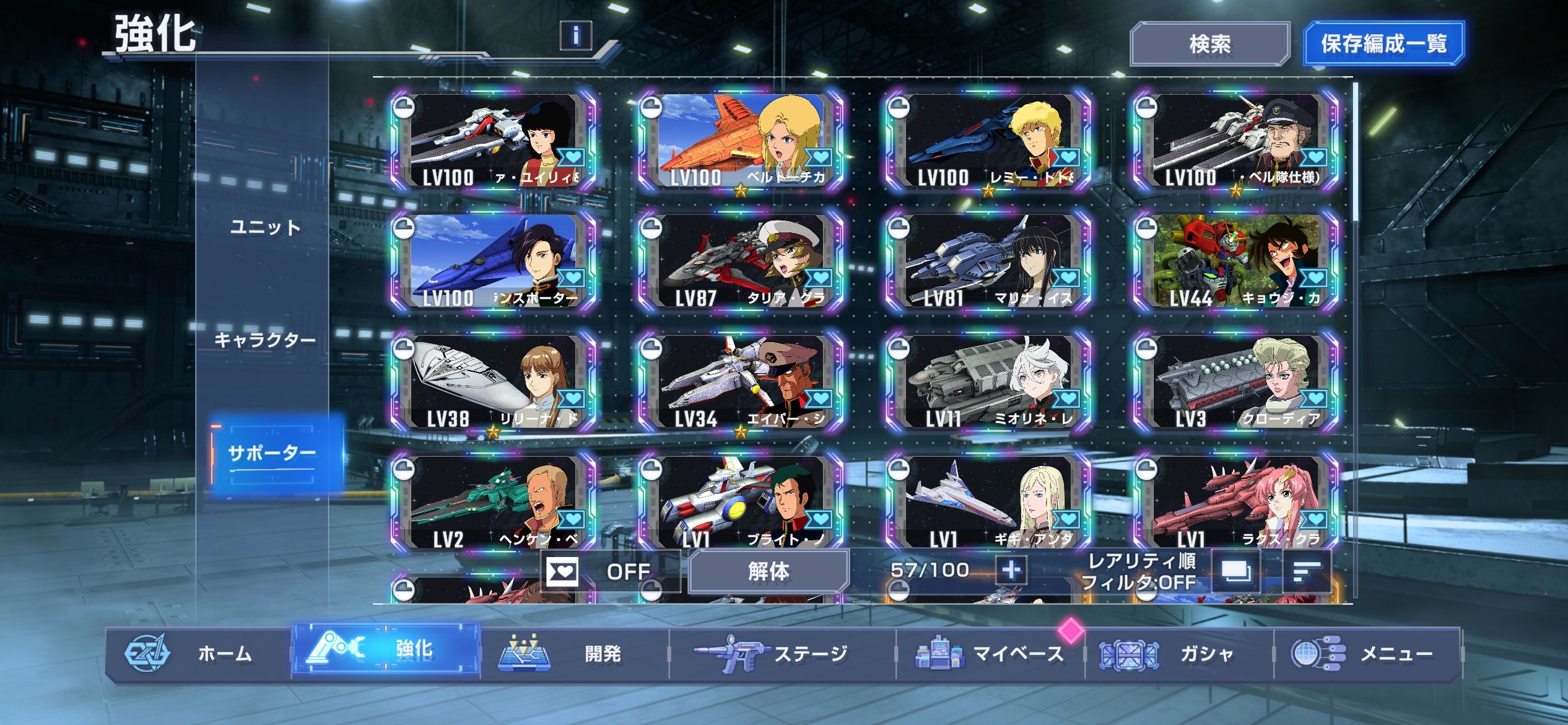The width and height of the screenshot is (1568, 725).
Task: Switch to the ユニット tab
Action: pyautogui.click(x=265, y=227)
